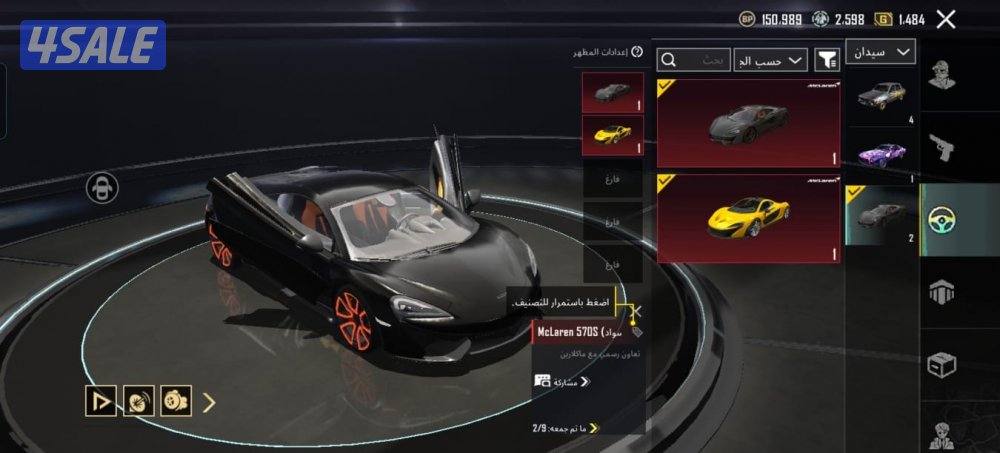Expand the effects arrow next to preview buttons
Viewport: 1000px width, 453px height.
pyautogui.click(x=209, y=402)
